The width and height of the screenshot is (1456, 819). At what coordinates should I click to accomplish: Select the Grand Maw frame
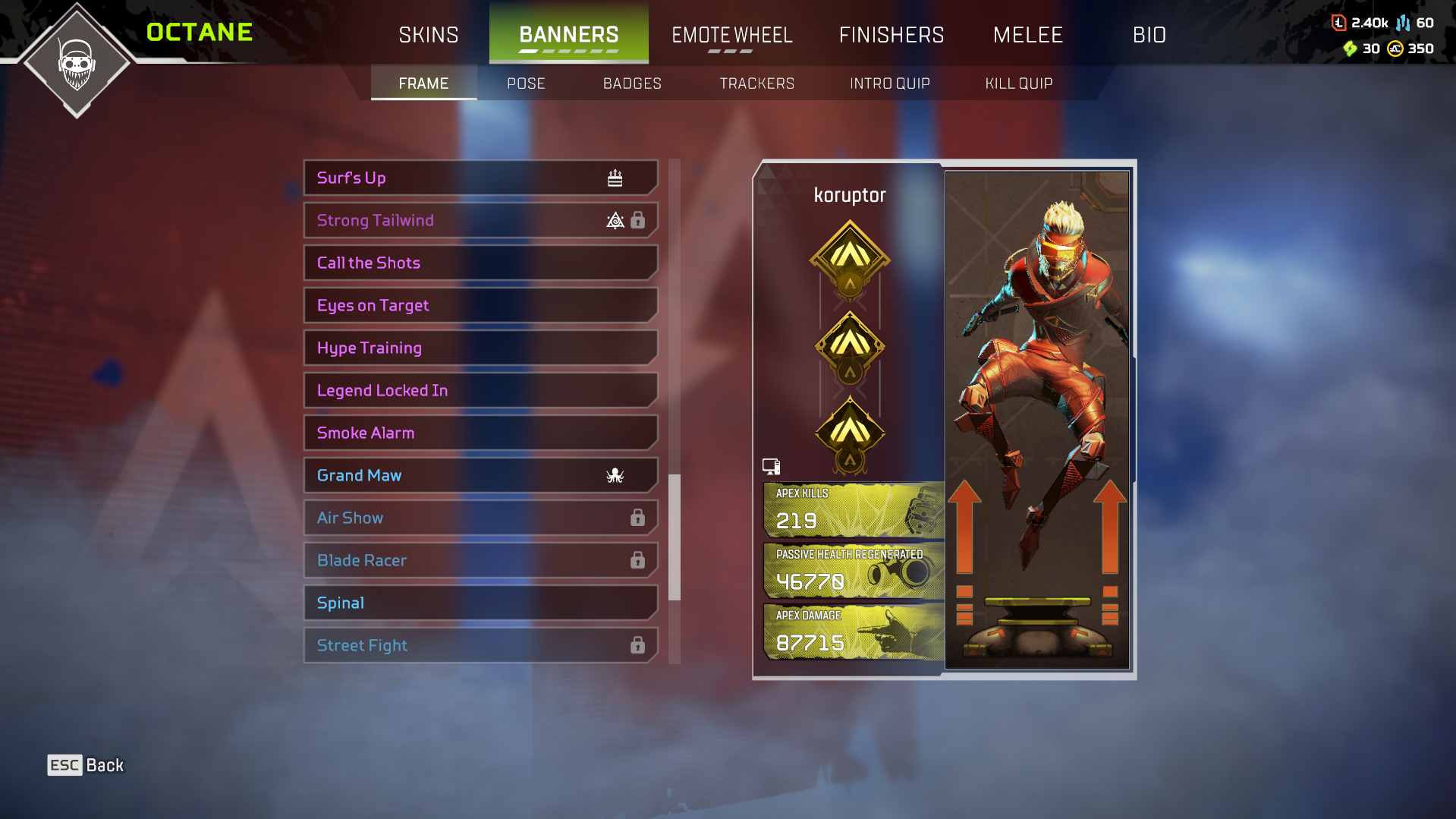(480, 475)
